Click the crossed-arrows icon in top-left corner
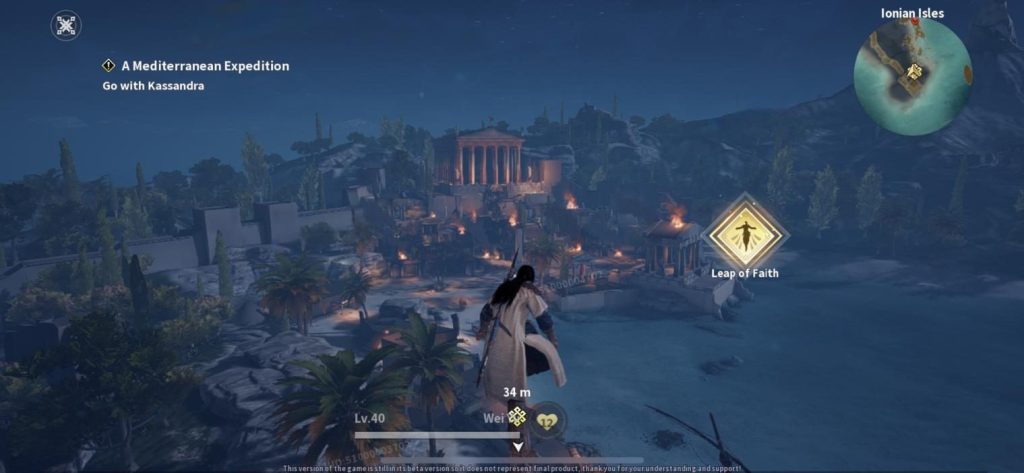Viewport: 1024px width, 473px height. click(66, 26)
